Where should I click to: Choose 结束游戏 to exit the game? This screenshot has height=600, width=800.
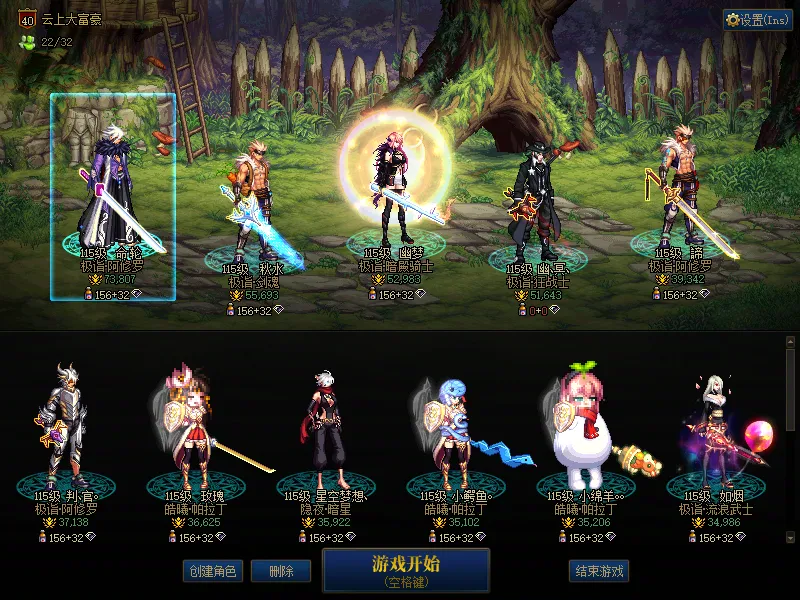(599, 571)
